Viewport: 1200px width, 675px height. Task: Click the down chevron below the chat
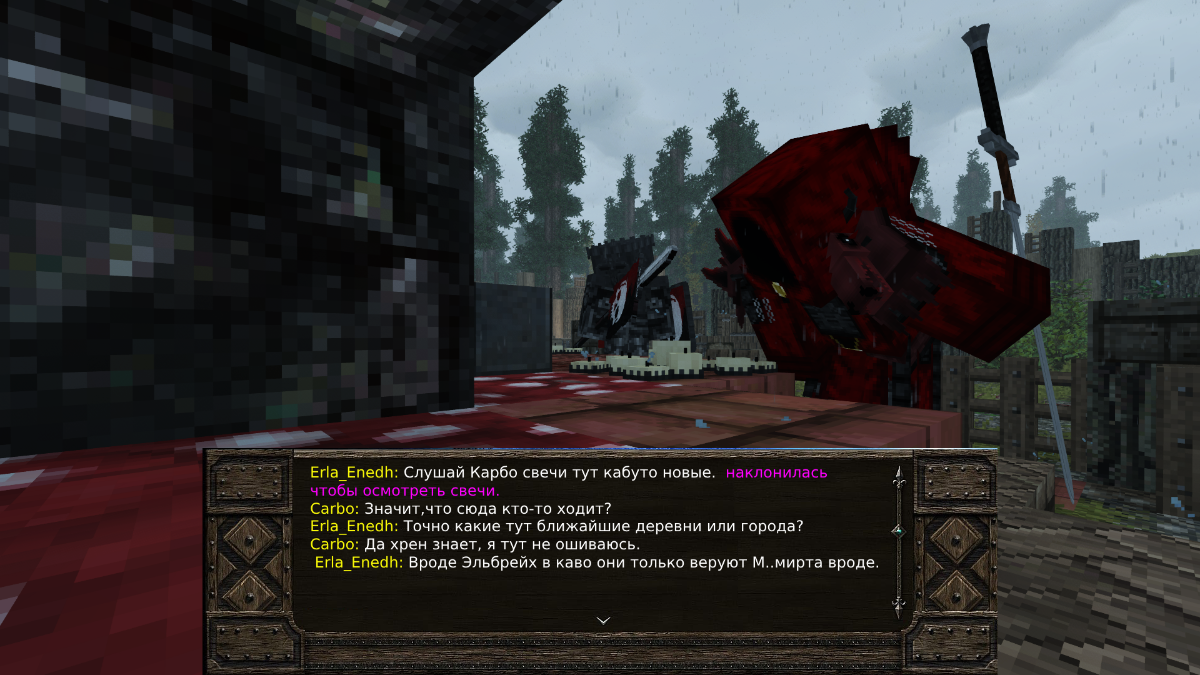click(x=603, y=620)
